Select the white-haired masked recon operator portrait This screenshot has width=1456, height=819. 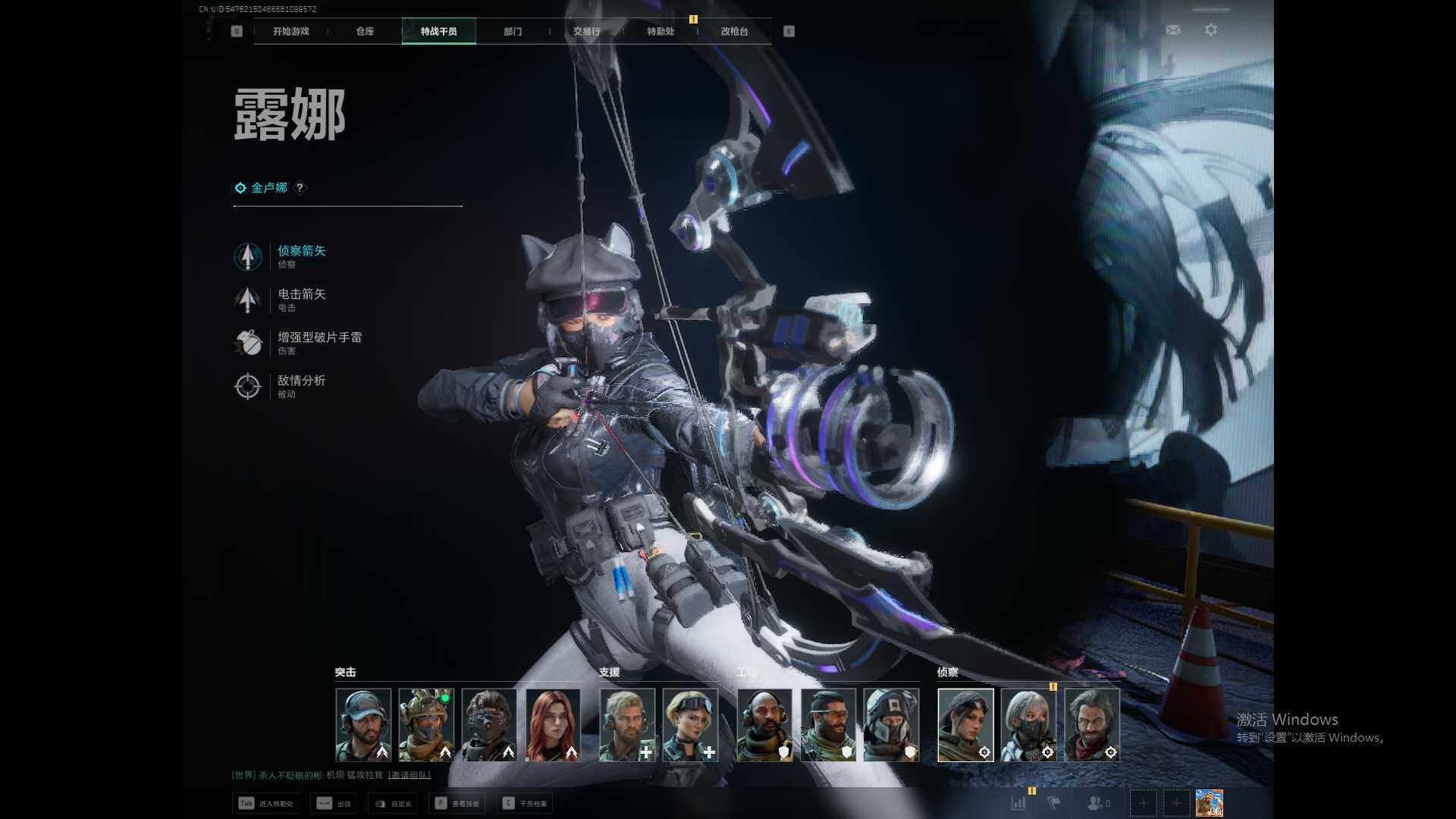click(1028, 724)
